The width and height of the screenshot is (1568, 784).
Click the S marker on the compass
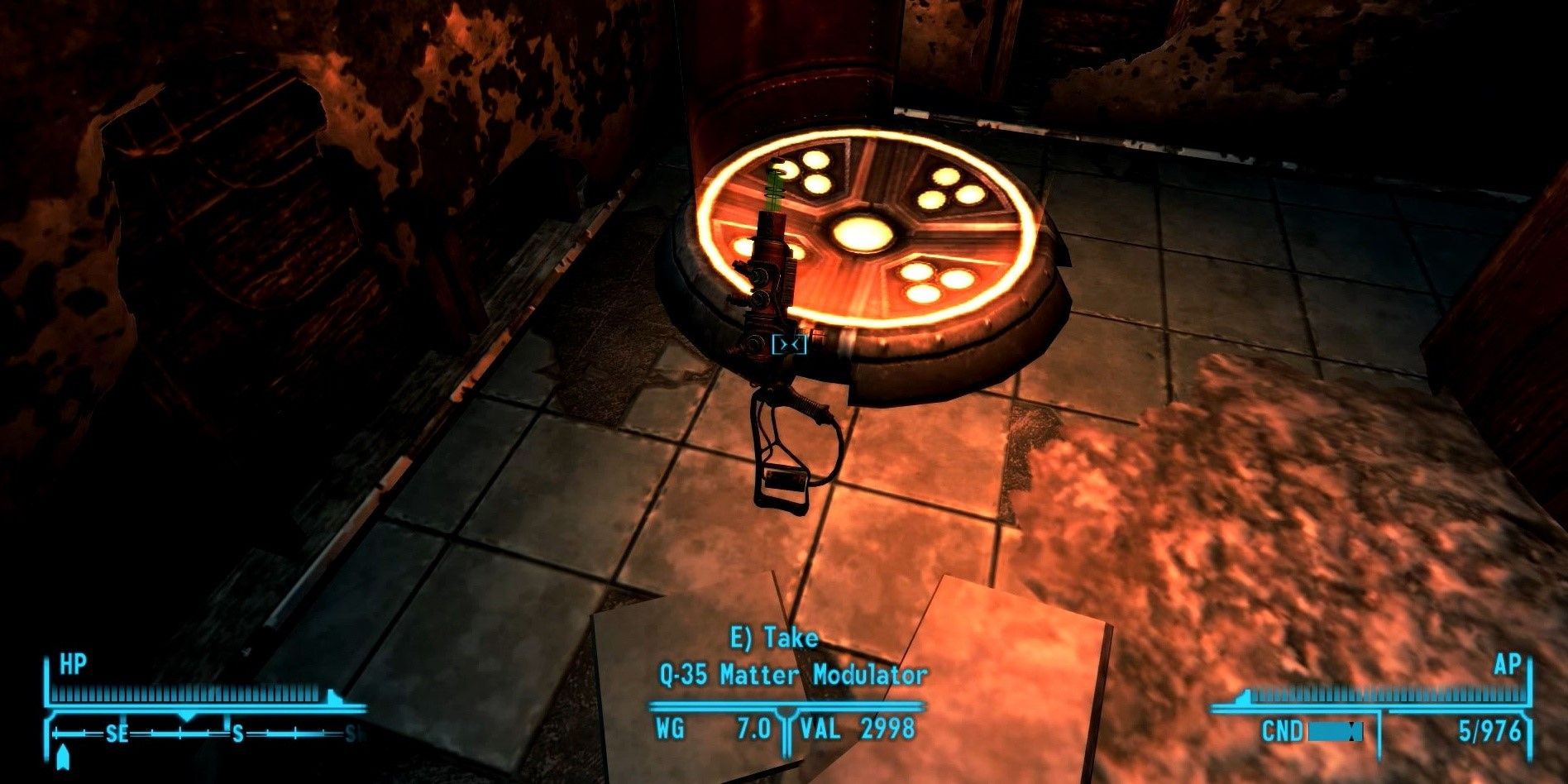click(237, 733)
